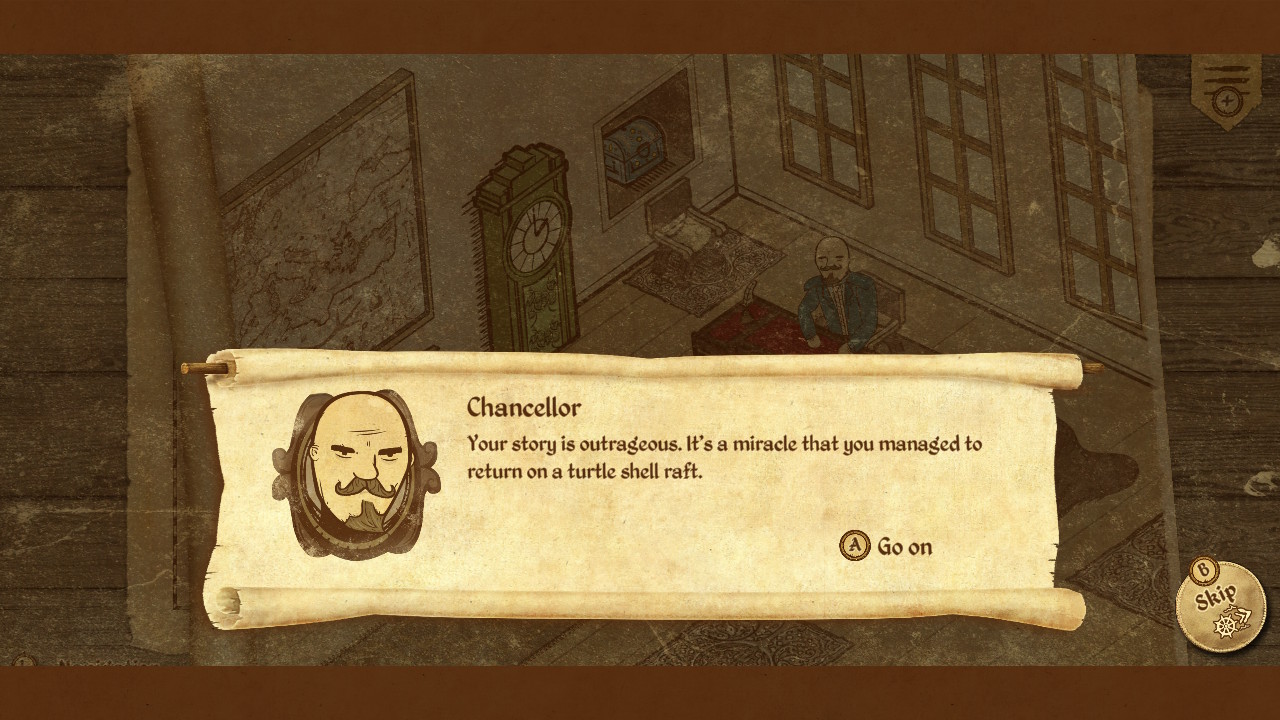
Task: Open the treasure chest on the wall shelf
Action: (x=632, y=150)
